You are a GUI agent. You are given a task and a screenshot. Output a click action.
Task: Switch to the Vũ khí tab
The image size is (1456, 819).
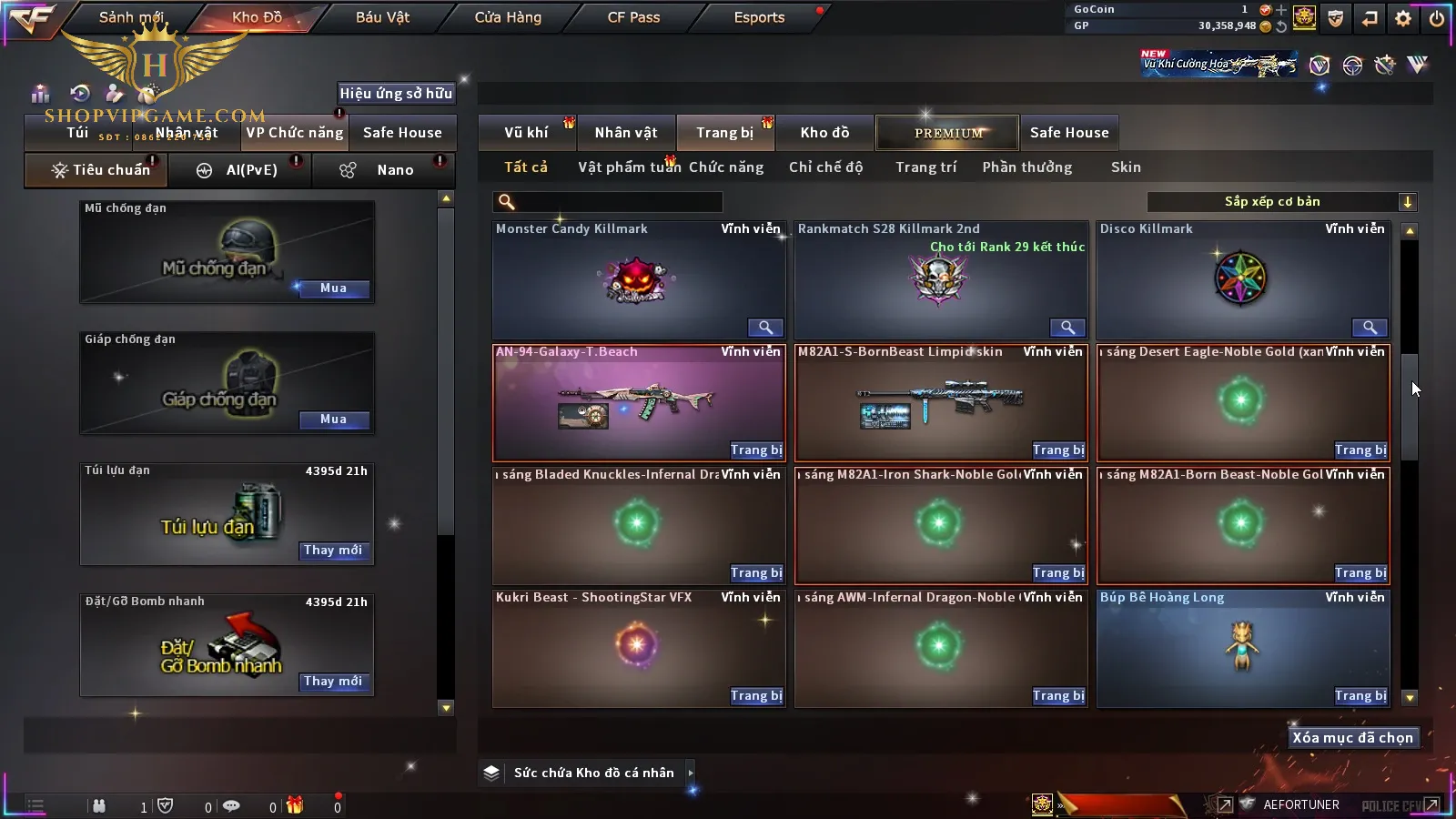pos(526,133)
